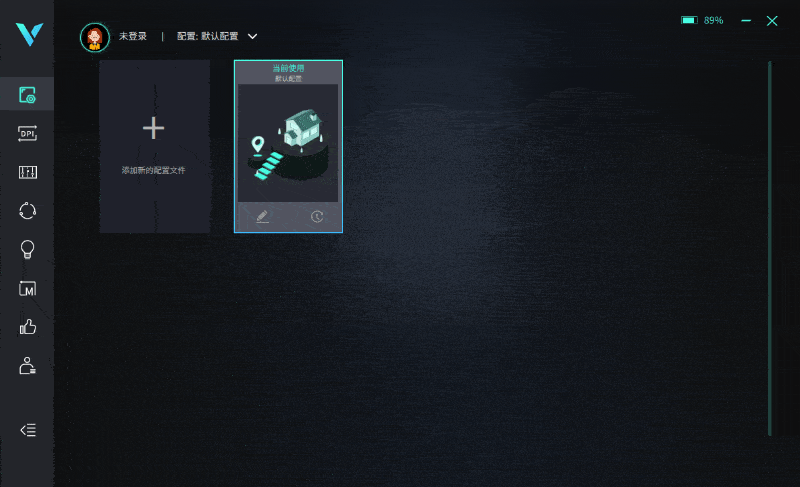Open the user account sidebar tab
Image resolution: width=800 pixels, height=487 pixels.
[x=27, y=365]
